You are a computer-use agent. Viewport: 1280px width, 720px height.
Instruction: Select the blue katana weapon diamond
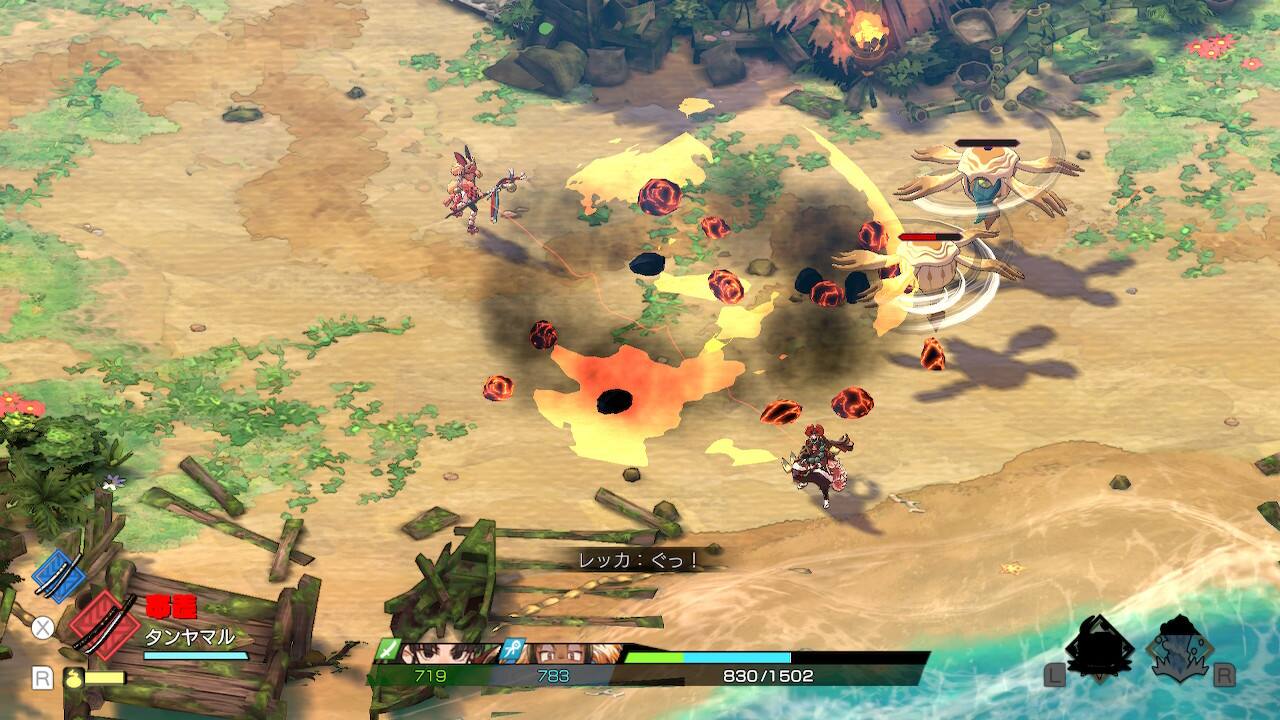pos(60,573)
